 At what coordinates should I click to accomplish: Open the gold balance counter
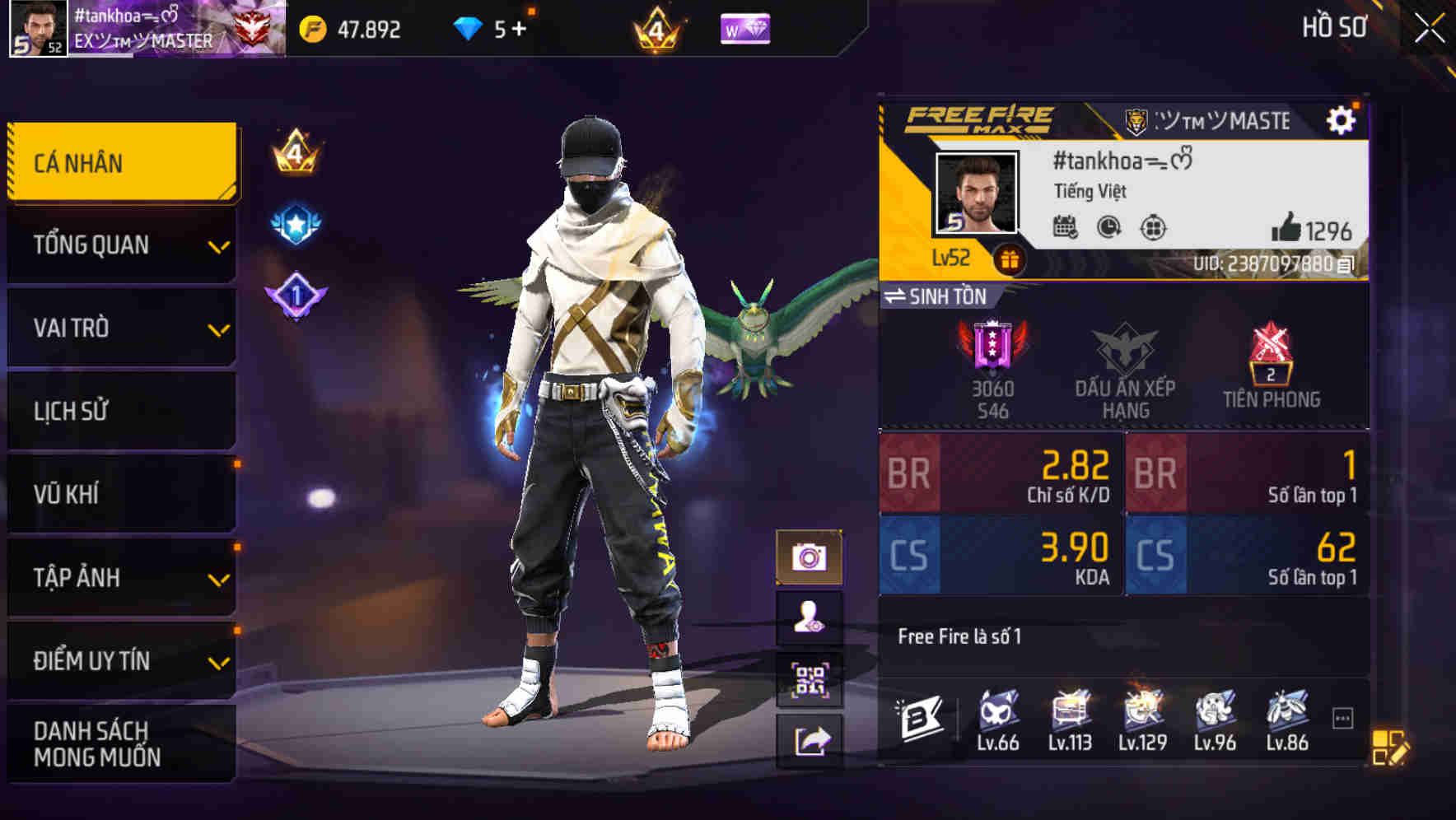pos(354,30)
